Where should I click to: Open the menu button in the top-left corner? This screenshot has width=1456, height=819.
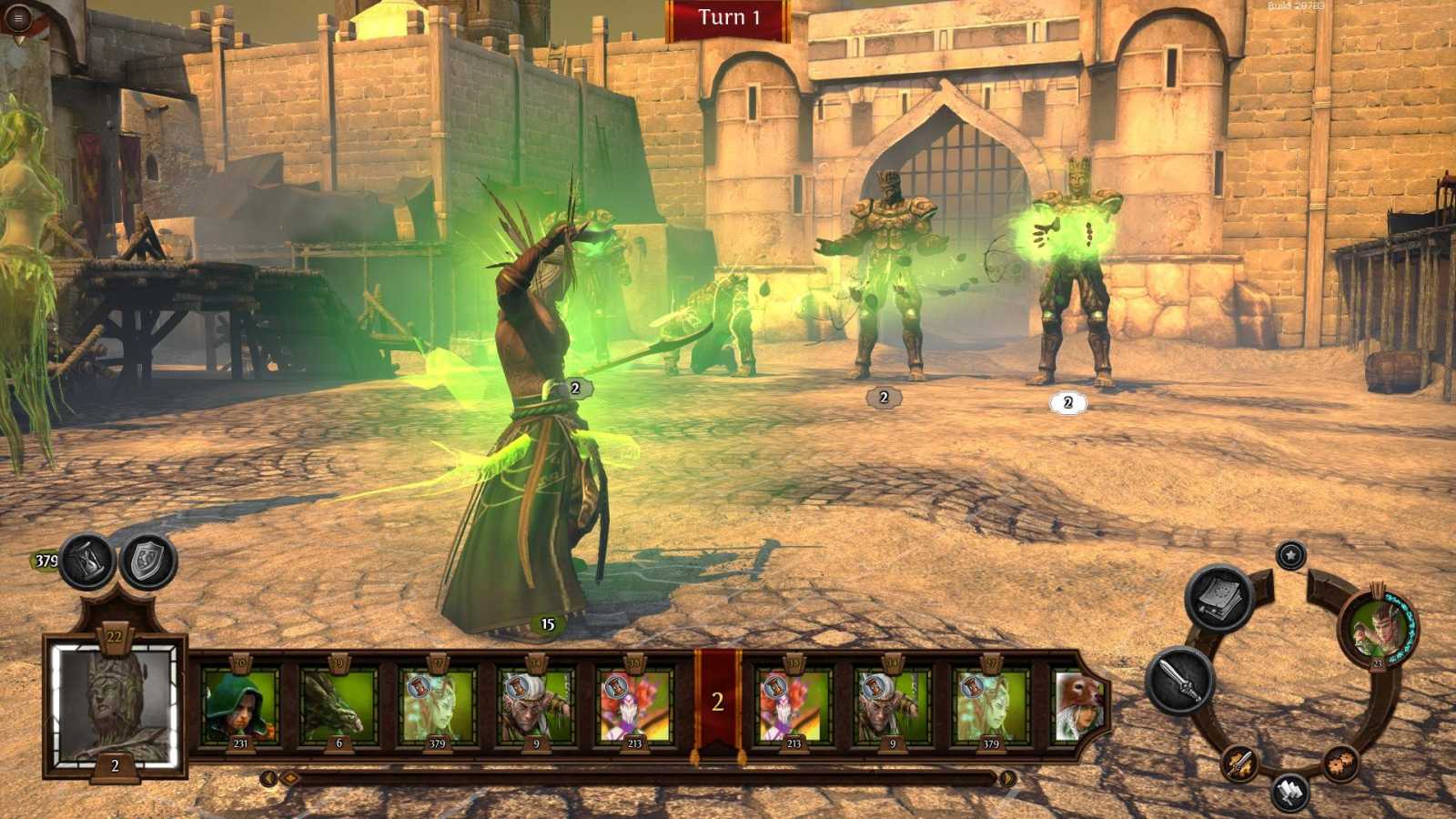(17, 17)
